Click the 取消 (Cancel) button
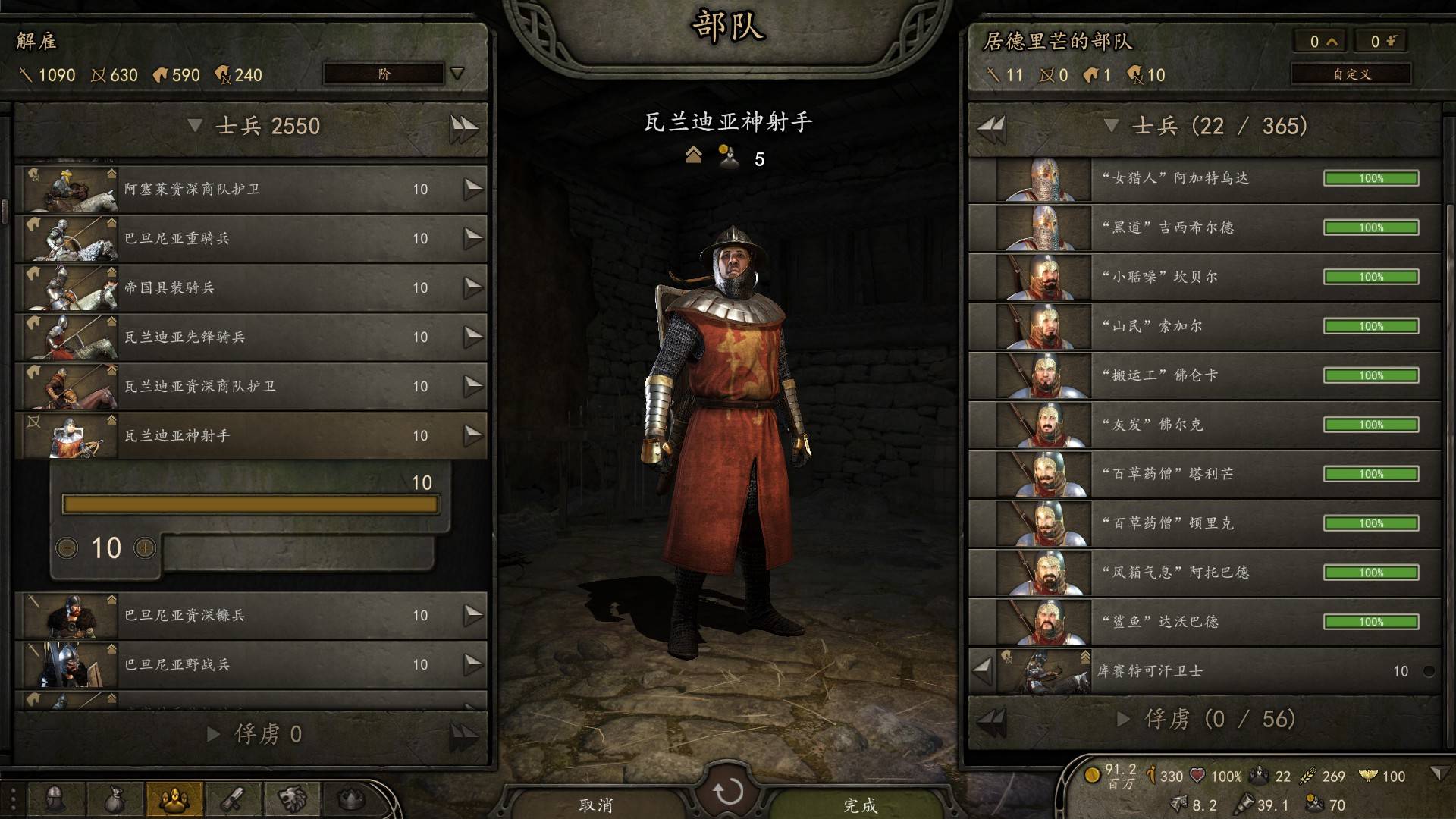This screenshot has width=1456, height=819. (x=595, y=805)
